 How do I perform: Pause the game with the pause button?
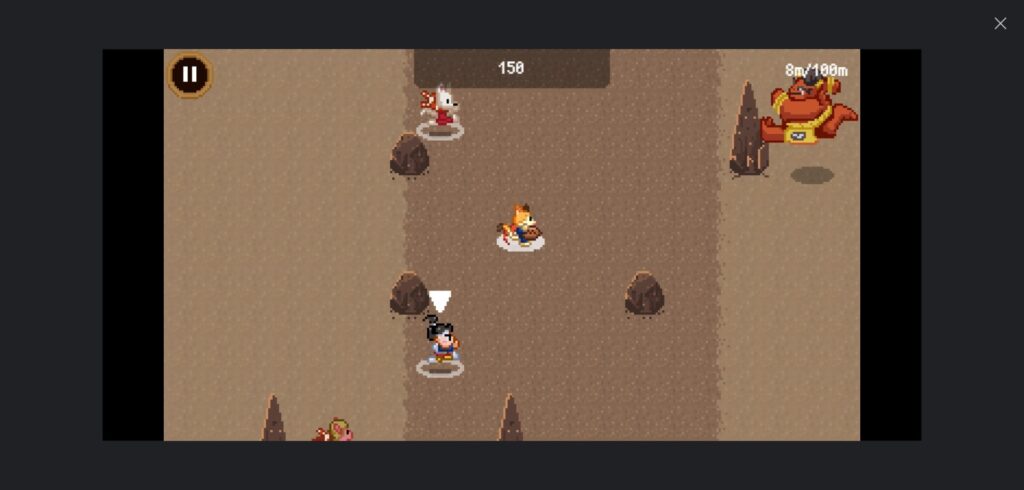tap(189, 75)
